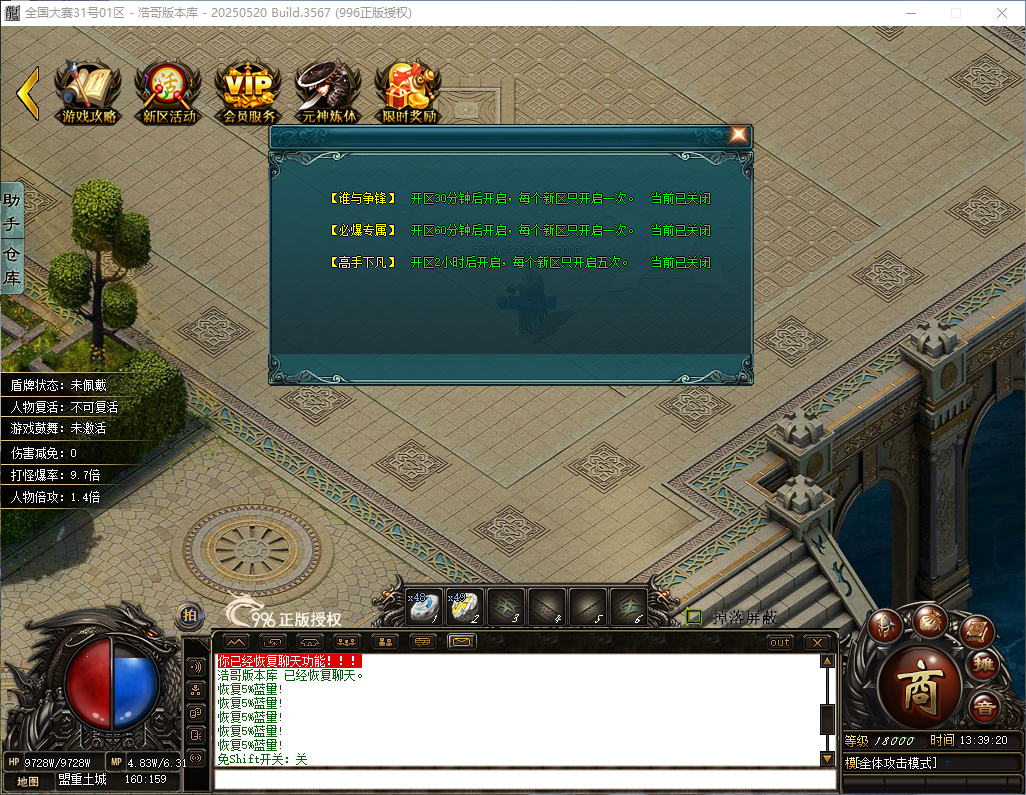Toggle the 音 sound button
Screen dimensions: 1026x795
pos(984,705)
